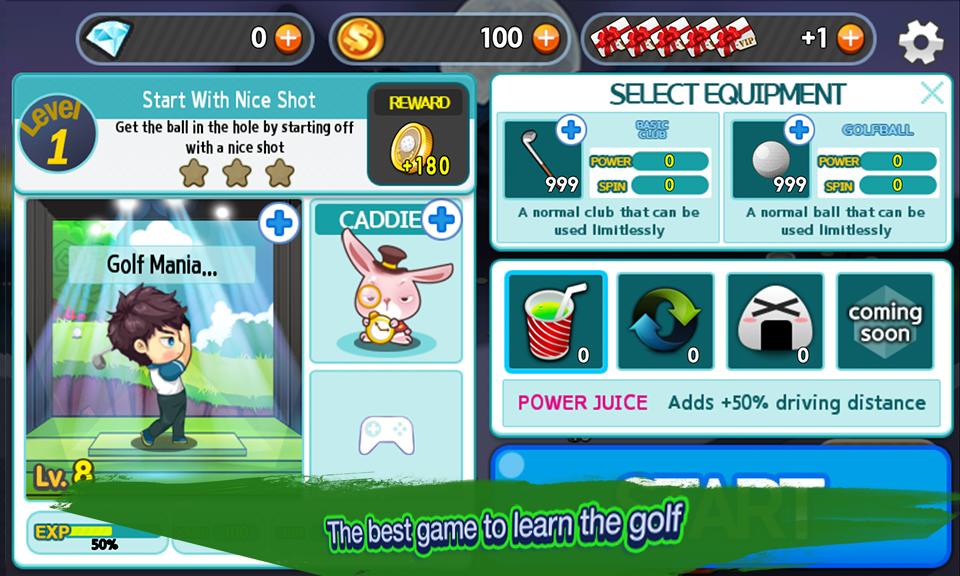The height and width of the screenshot is (576, 960).
Task: Open the gear settings menu
Action: [x=920, y=41]
